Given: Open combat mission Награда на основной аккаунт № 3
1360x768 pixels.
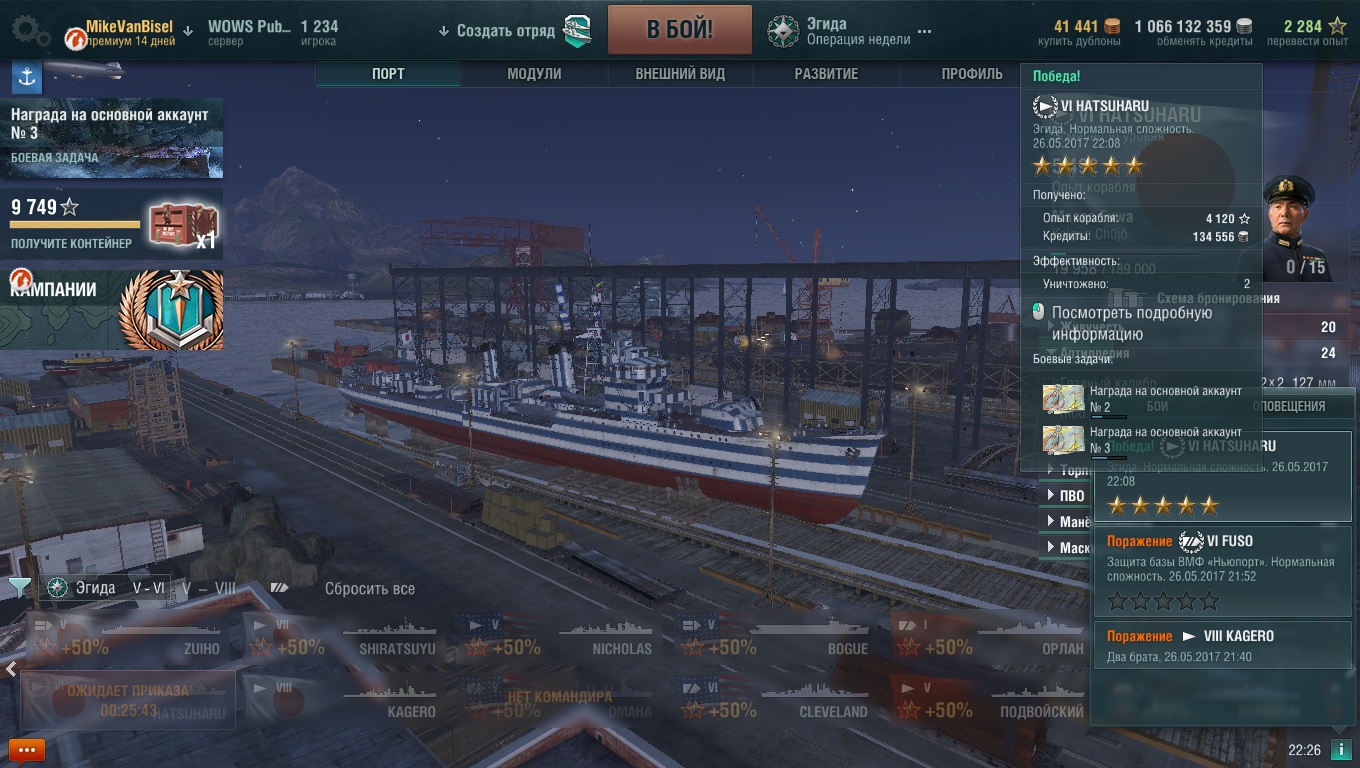Looking at the screenshot, I should point(111,137).
